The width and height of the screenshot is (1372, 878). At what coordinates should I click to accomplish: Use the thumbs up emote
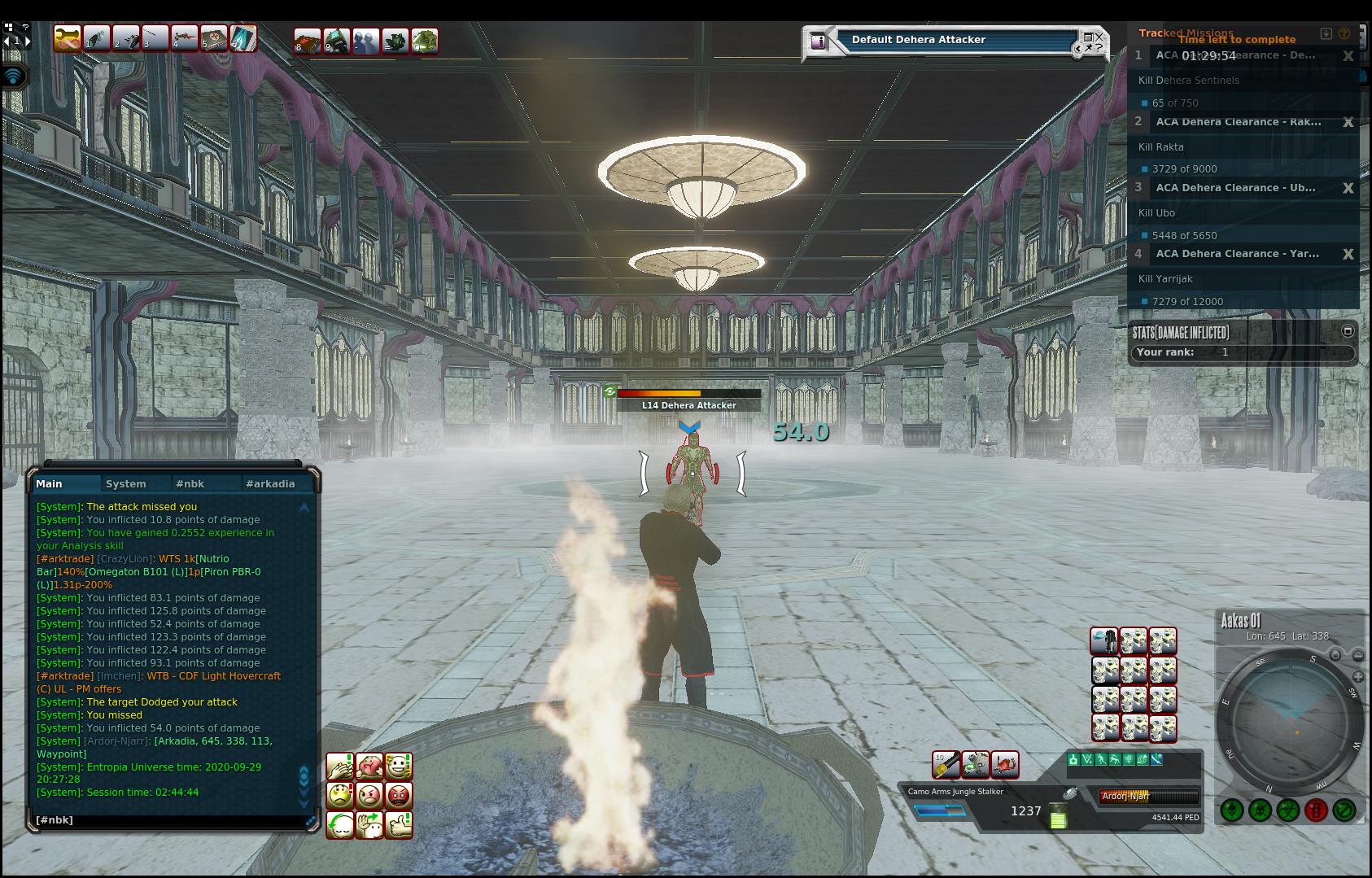pos(399,824)
